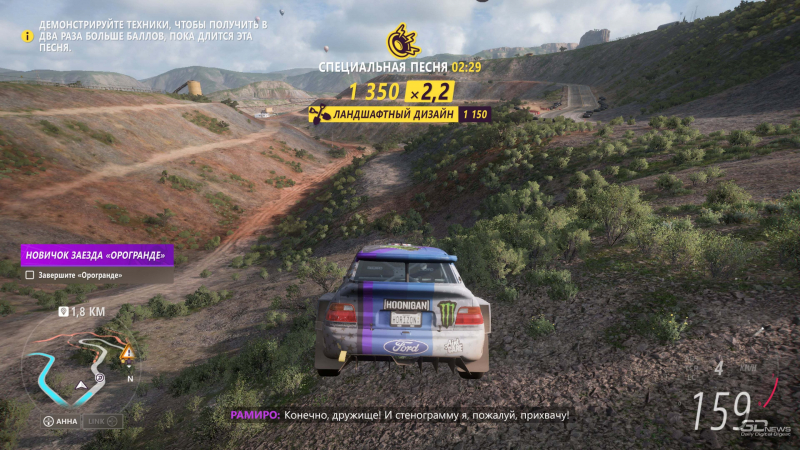The image size is (800, 450).
Task: Select the orange warning marker on the minimap
Action: click(x=126, y=353)
